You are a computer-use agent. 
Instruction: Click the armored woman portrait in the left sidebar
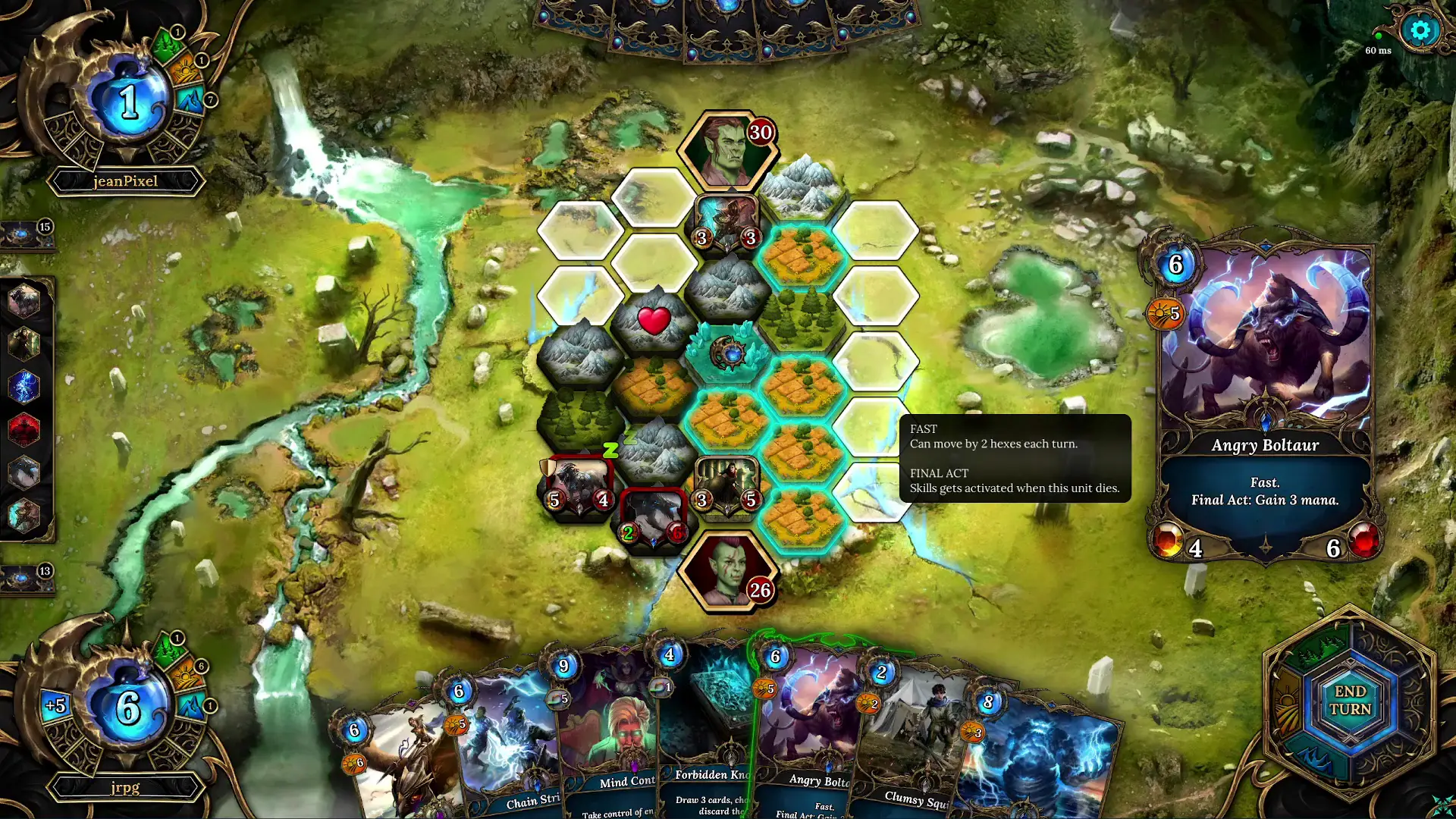[25, 344]
